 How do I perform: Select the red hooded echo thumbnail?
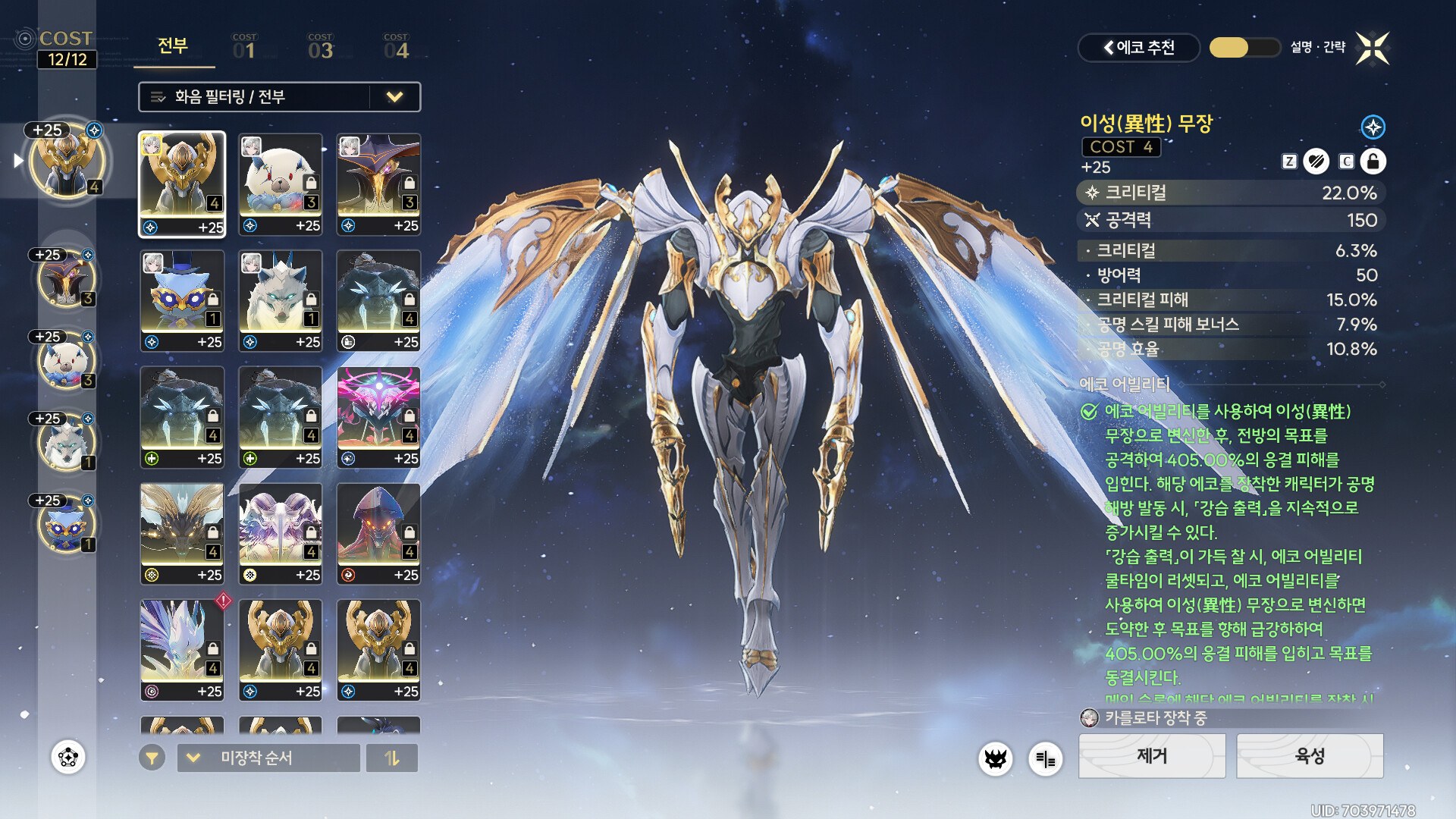pos(378,534)
